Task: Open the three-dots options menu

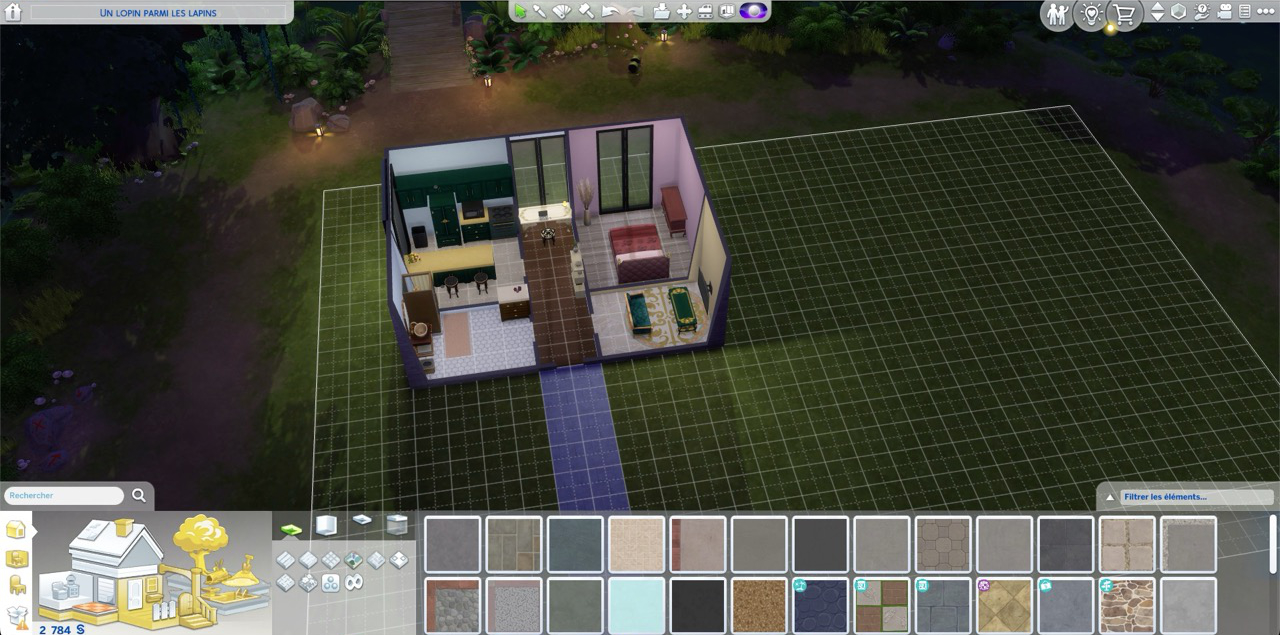Action: coord(1265,12)
